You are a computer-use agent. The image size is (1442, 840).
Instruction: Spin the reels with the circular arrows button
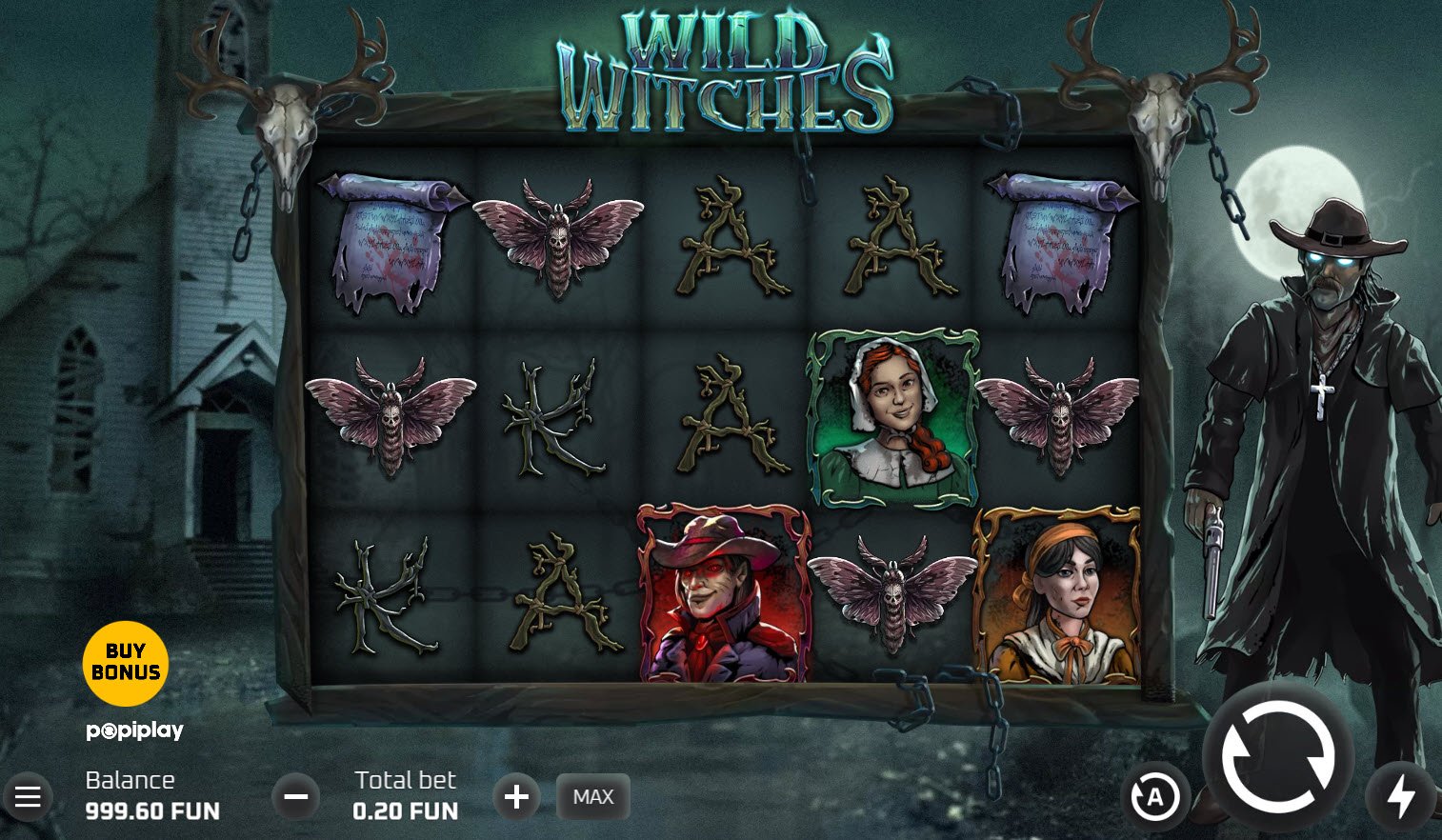(1278, 757)
